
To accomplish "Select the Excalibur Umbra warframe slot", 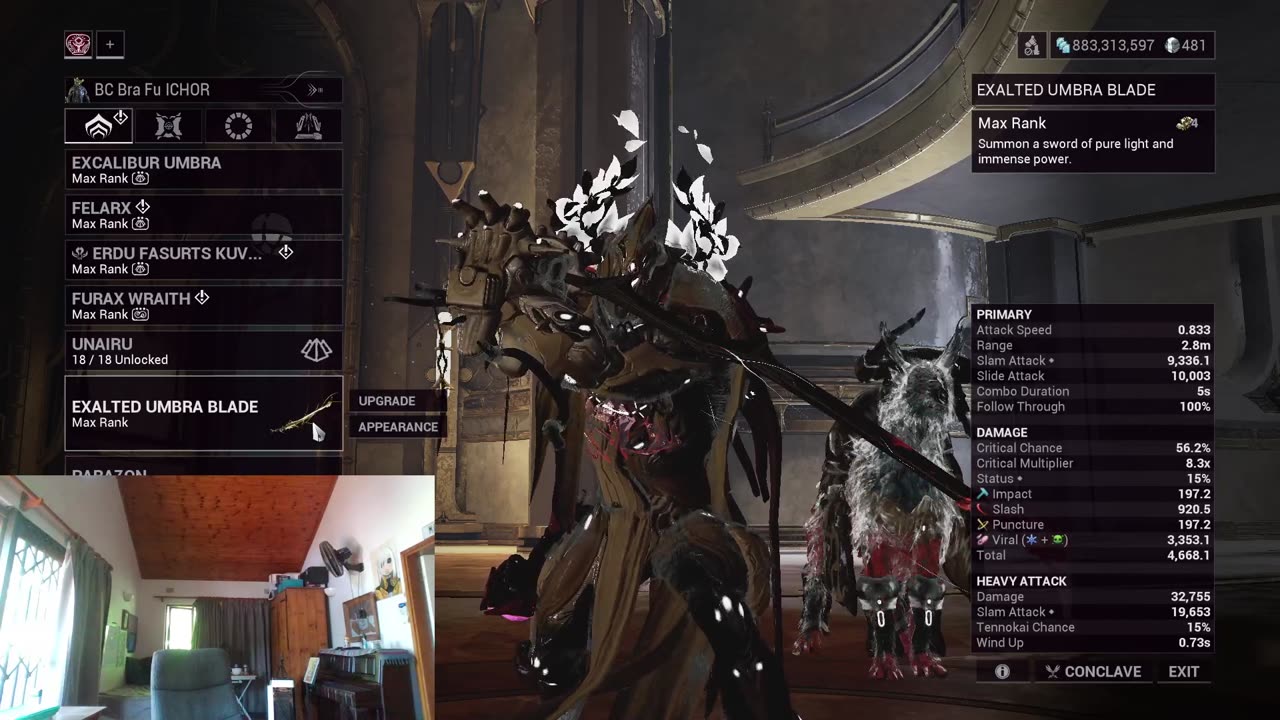I will (203, 169).
